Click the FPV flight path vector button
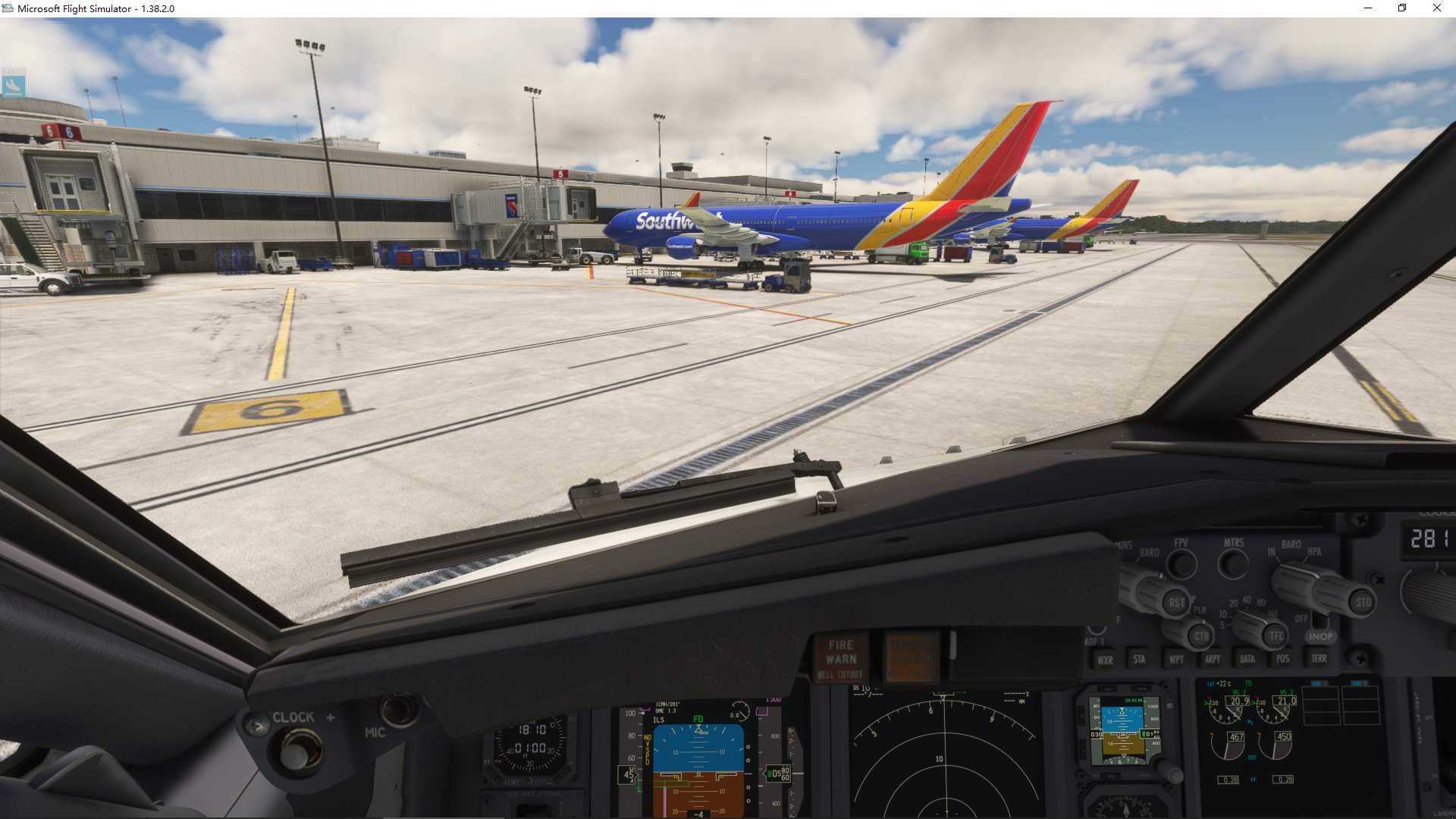Image resolution: width=1456 pixels, height=819 pixels. pyautogui.click(x=1181, y=563)
